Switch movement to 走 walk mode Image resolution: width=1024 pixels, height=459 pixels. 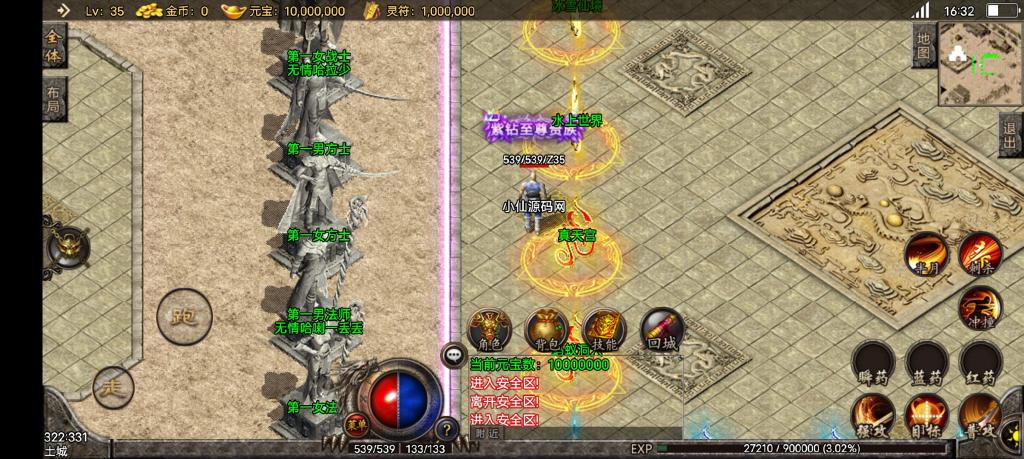[113, 386]
